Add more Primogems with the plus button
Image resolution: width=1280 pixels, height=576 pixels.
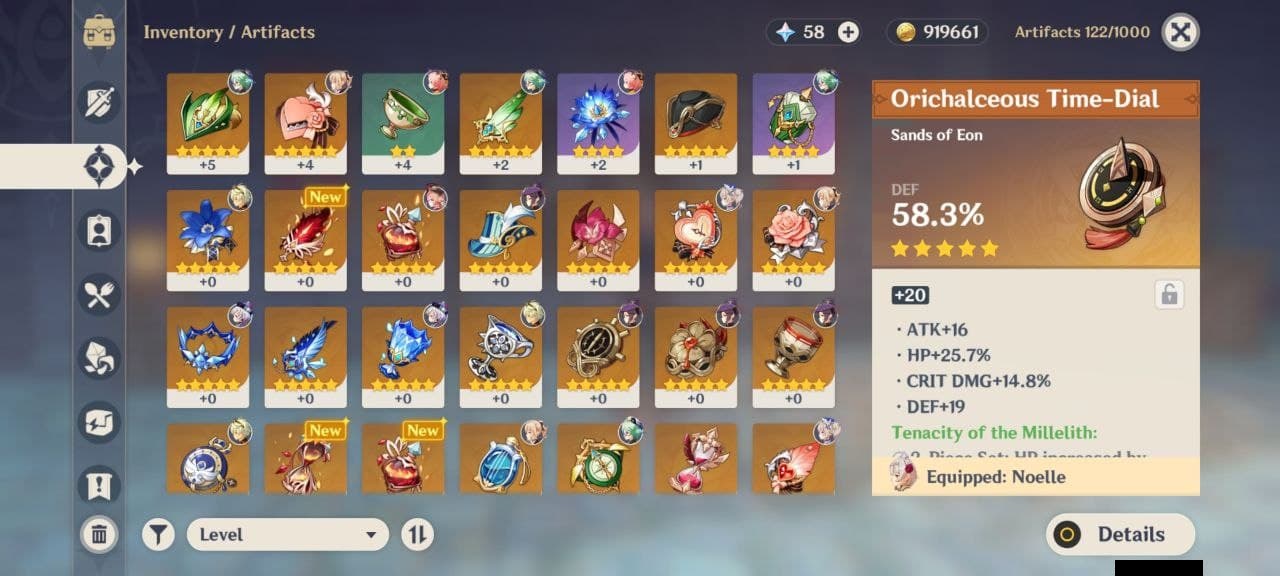click(848, 32)
